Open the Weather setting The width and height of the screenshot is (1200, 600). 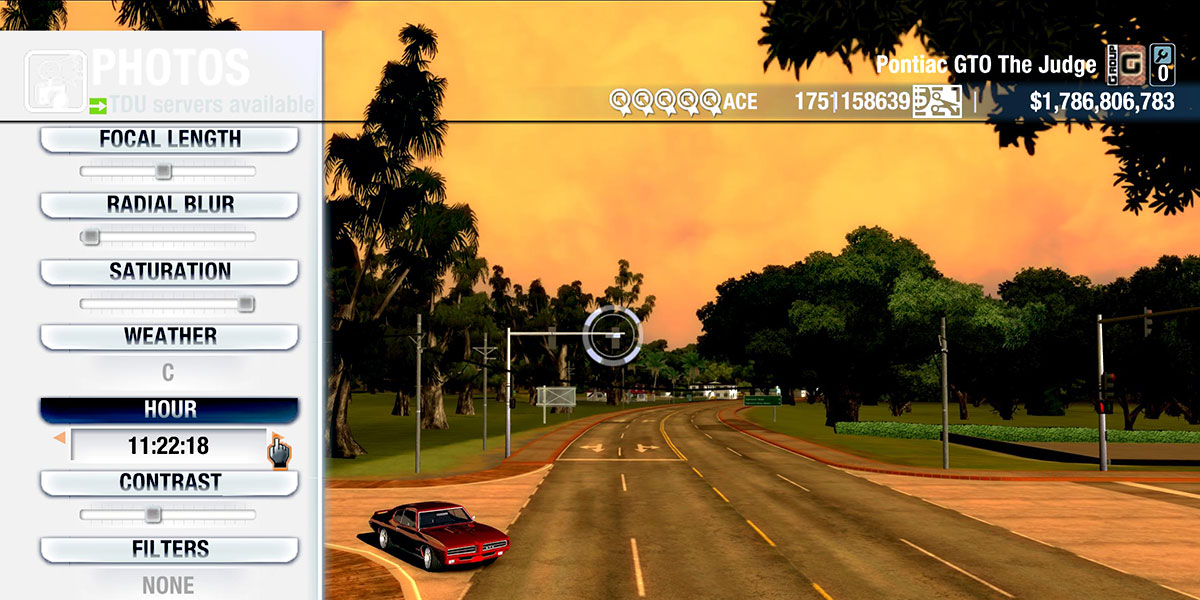coord(169,336)
